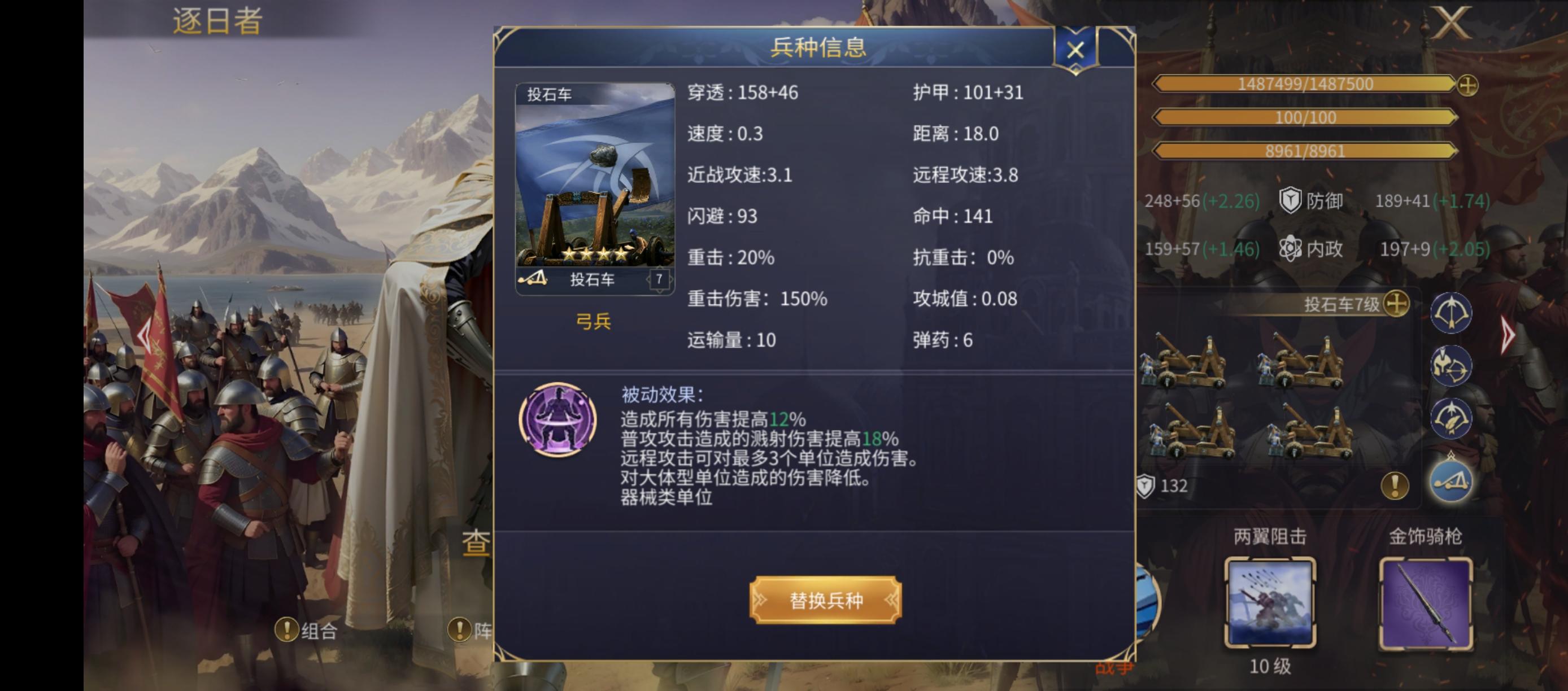Click the 防御 shield stat icon
Screen dimensions: 1568x691
pyautogui.click(x=1290, y=201)
